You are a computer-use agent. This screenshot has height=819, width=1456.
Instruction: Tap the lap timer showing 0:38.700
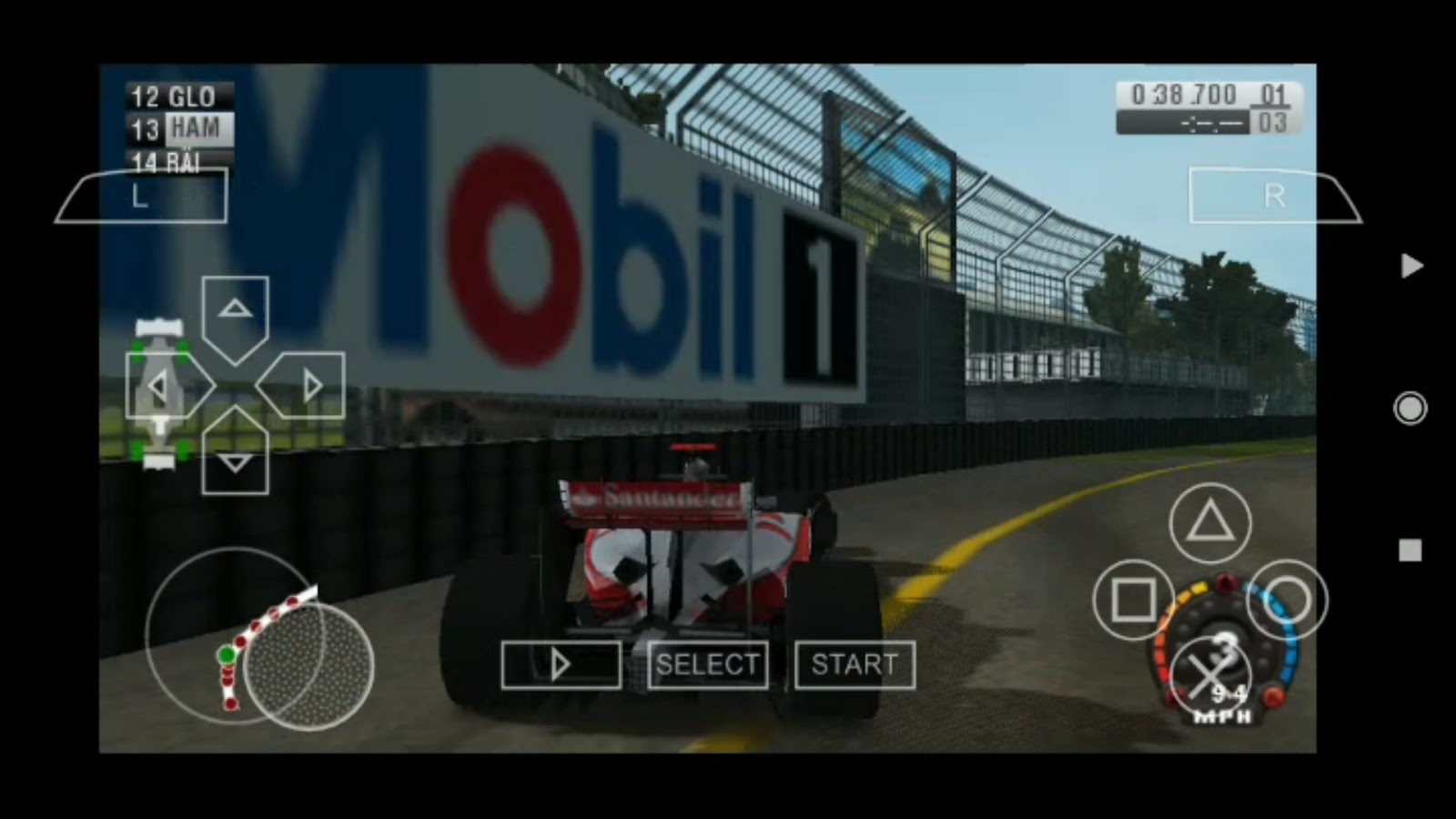1183,91
